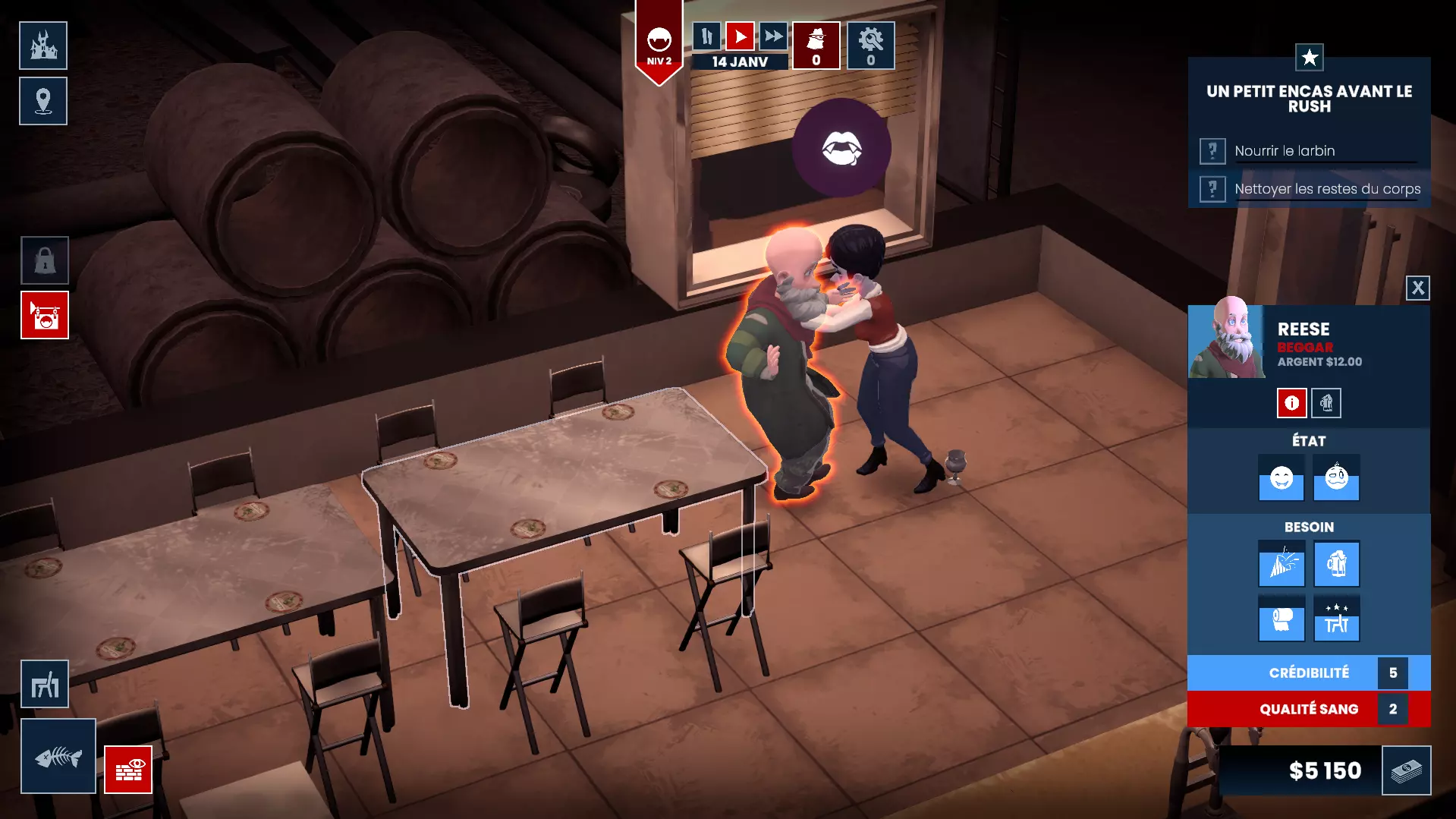The image size is (1456, 819).
Task: Open the suspicious detective counter
Action: tap(816, 46)
